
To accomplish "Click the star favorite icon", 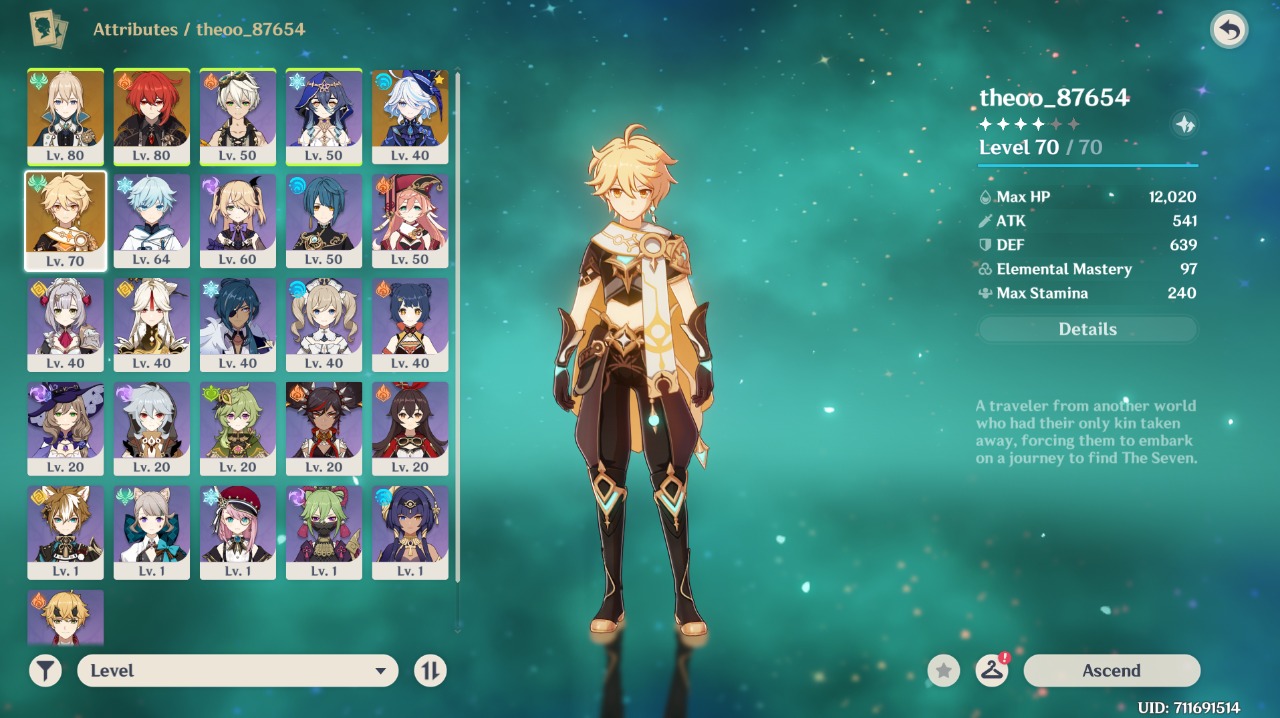I will pos(943,671).
